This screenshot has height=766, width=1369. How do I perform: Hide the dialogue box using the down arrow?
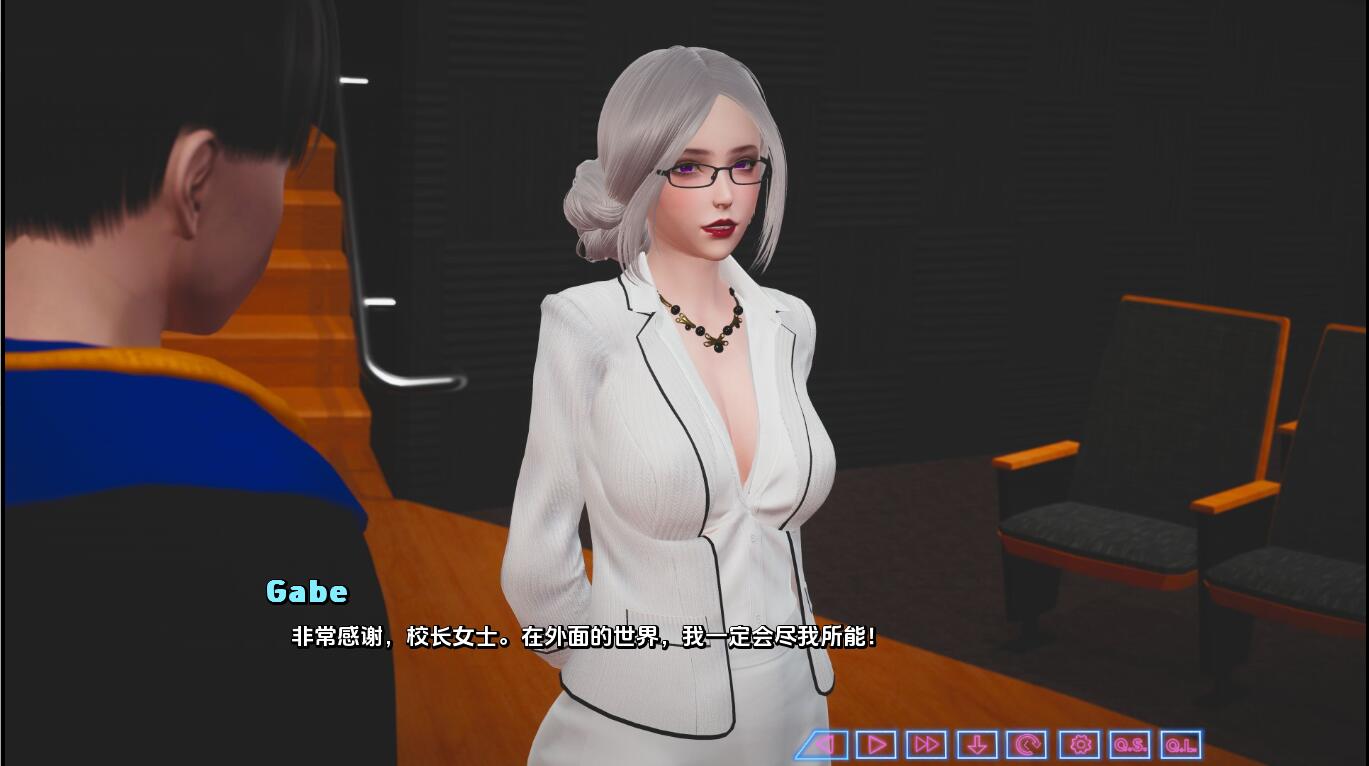point(976,744)
